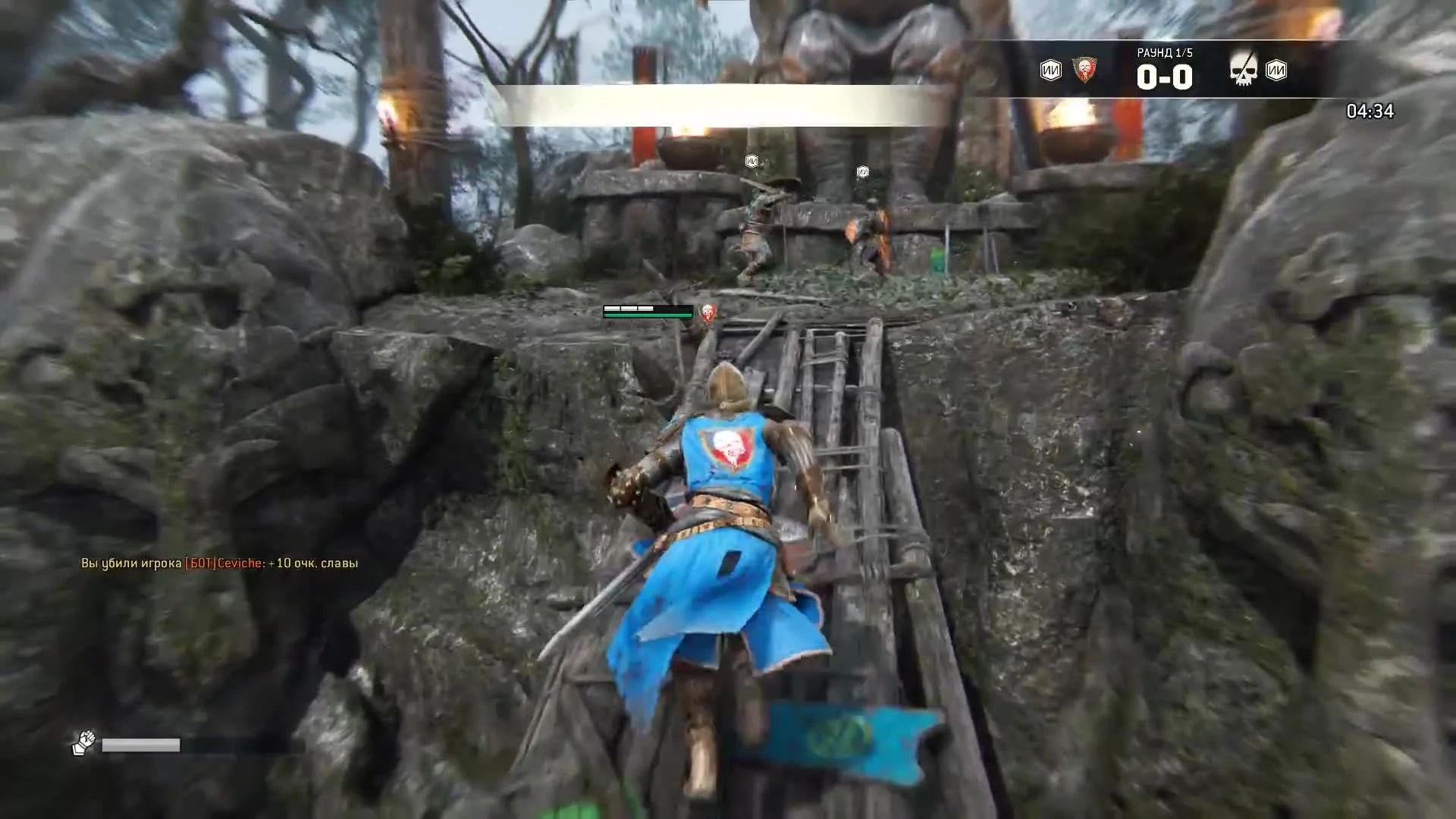1456x819 pixels.
Task: Select the red shield faction emblem in scoreboard
Action: click(x=1086, y=68)
